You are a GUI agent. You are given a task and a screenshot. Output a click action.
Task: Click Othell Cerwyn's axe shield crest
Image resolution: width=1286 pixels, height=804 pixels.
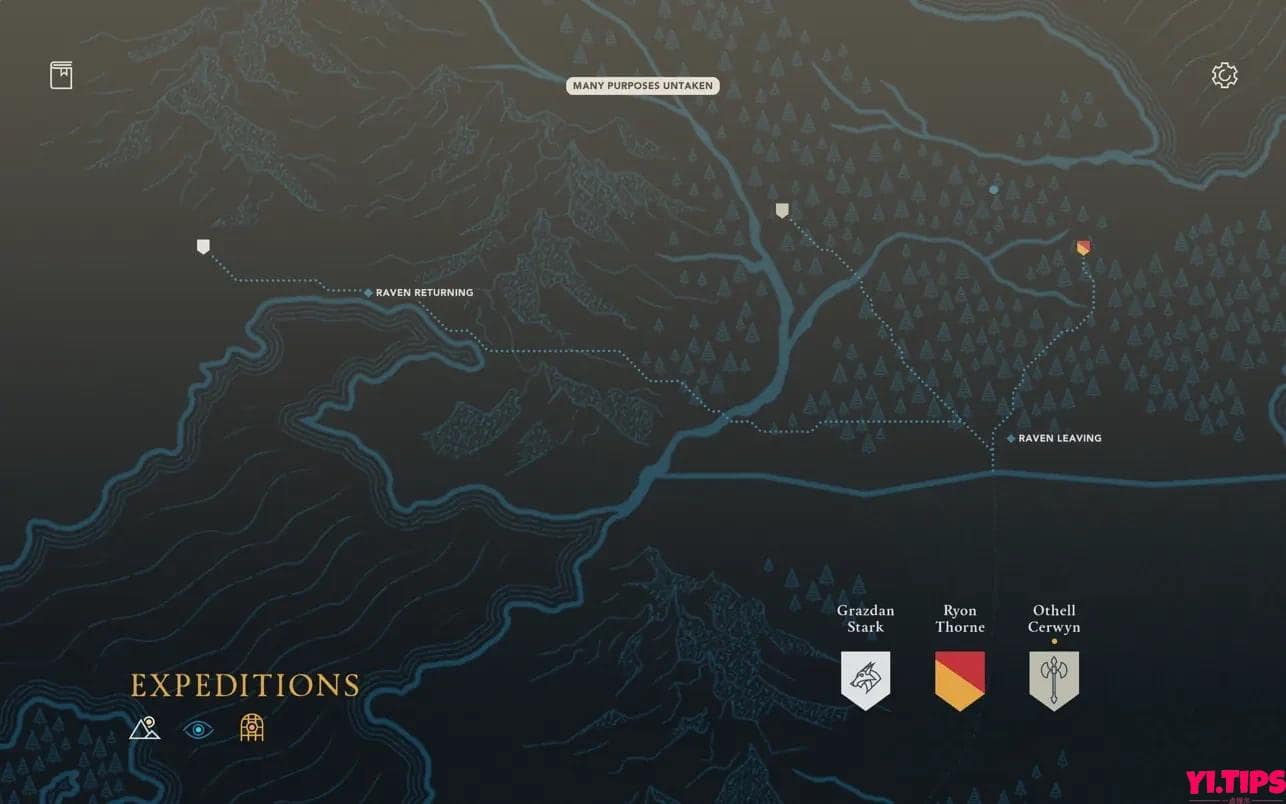(x=1053, y=678)
